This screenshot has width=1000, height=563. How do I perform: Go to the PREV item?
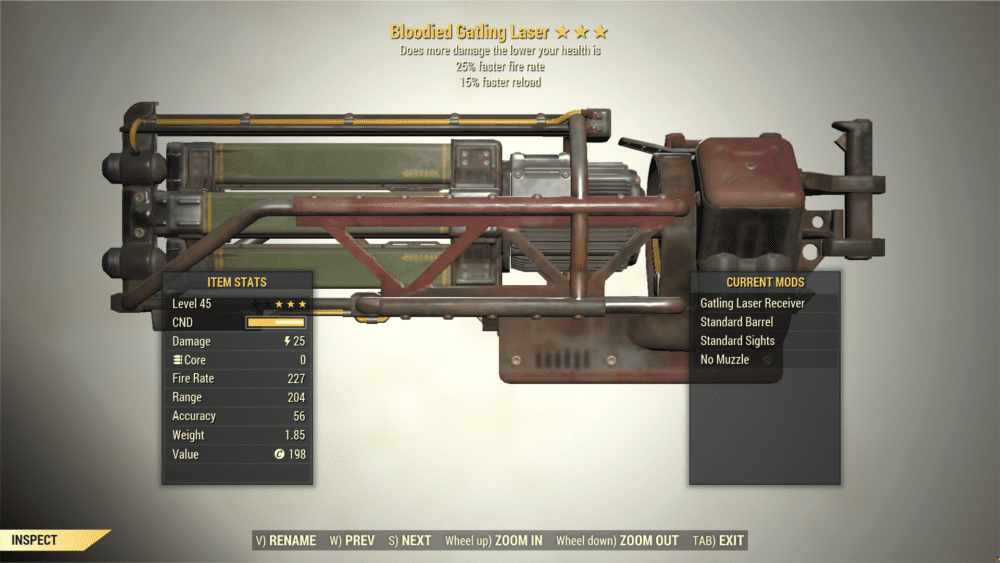coord(352,541)
